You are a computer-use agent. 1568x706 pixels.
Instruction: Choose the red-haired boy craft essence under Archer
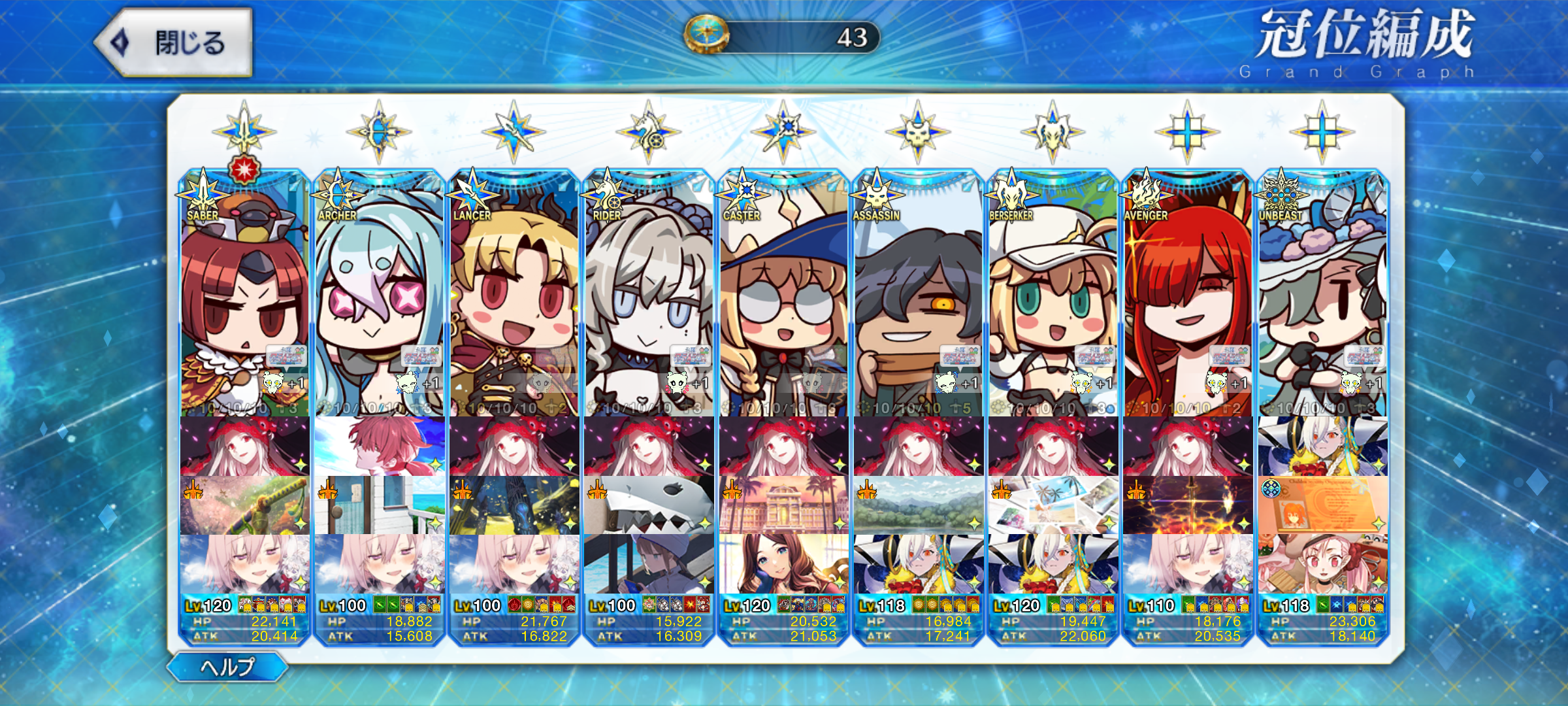click(x=379, y=446)
